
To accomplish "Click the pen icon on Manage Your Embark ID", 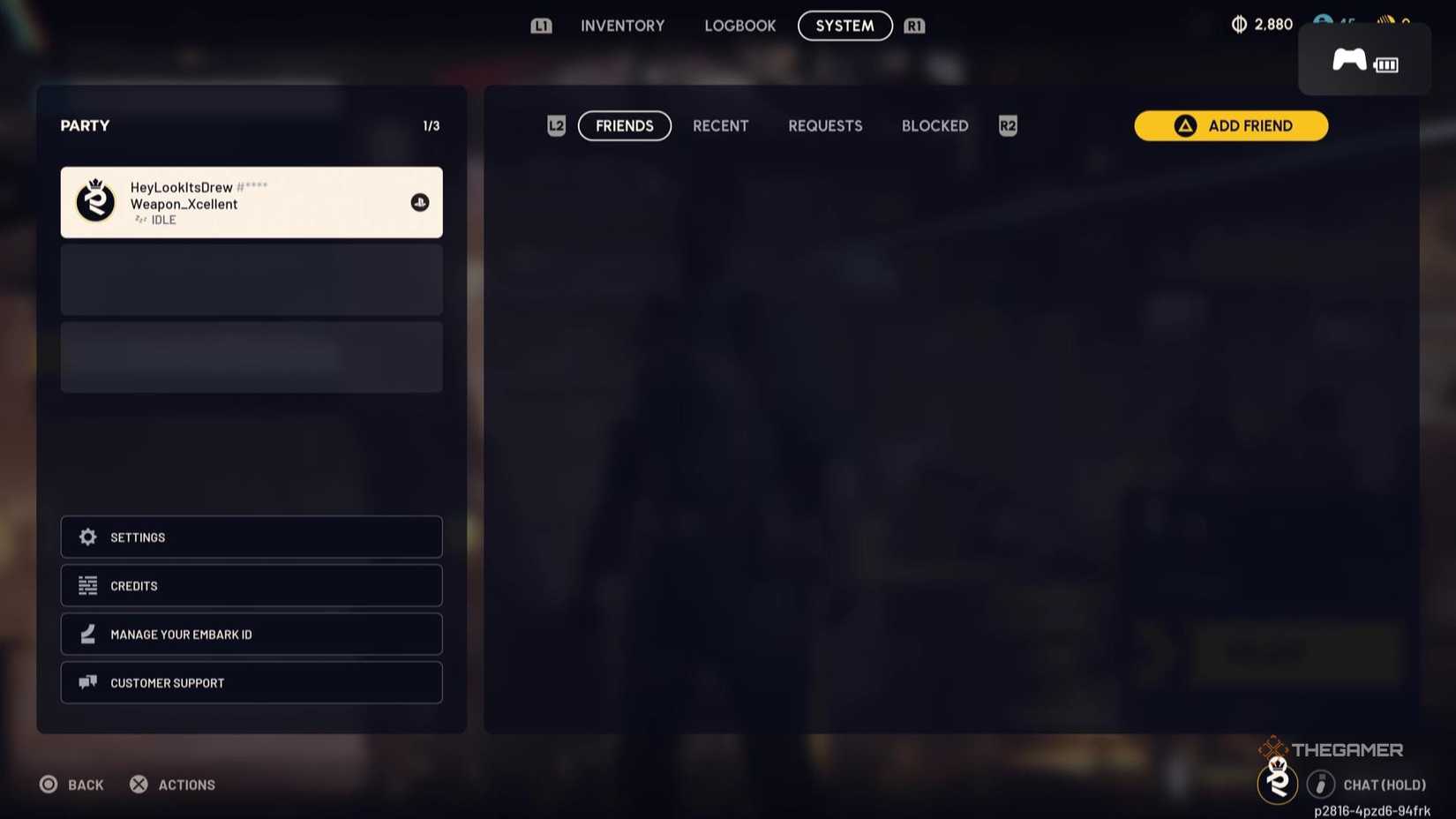I will (x=87, y=634).
